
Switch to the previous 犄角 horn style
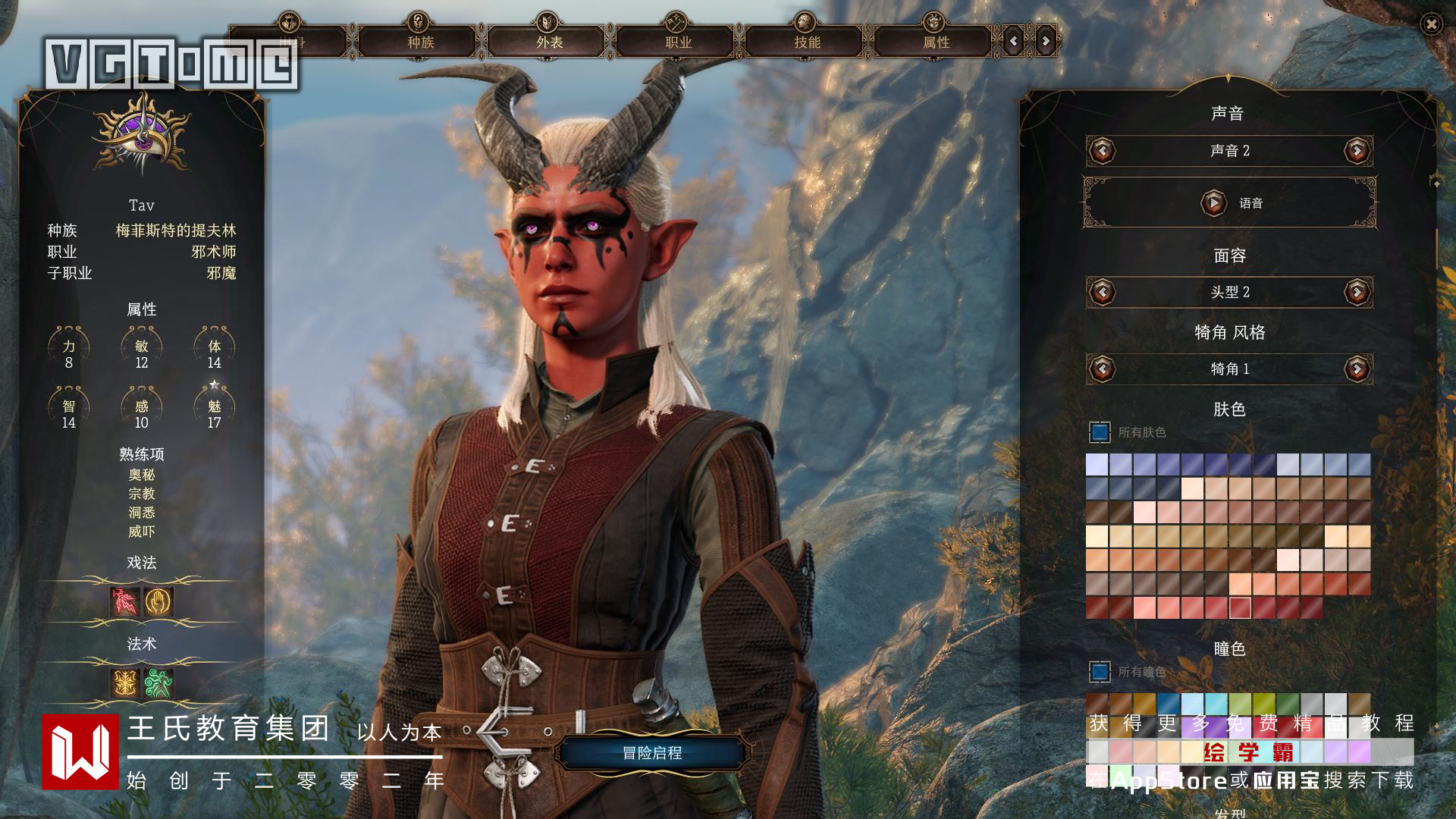tap(1102, 369)
